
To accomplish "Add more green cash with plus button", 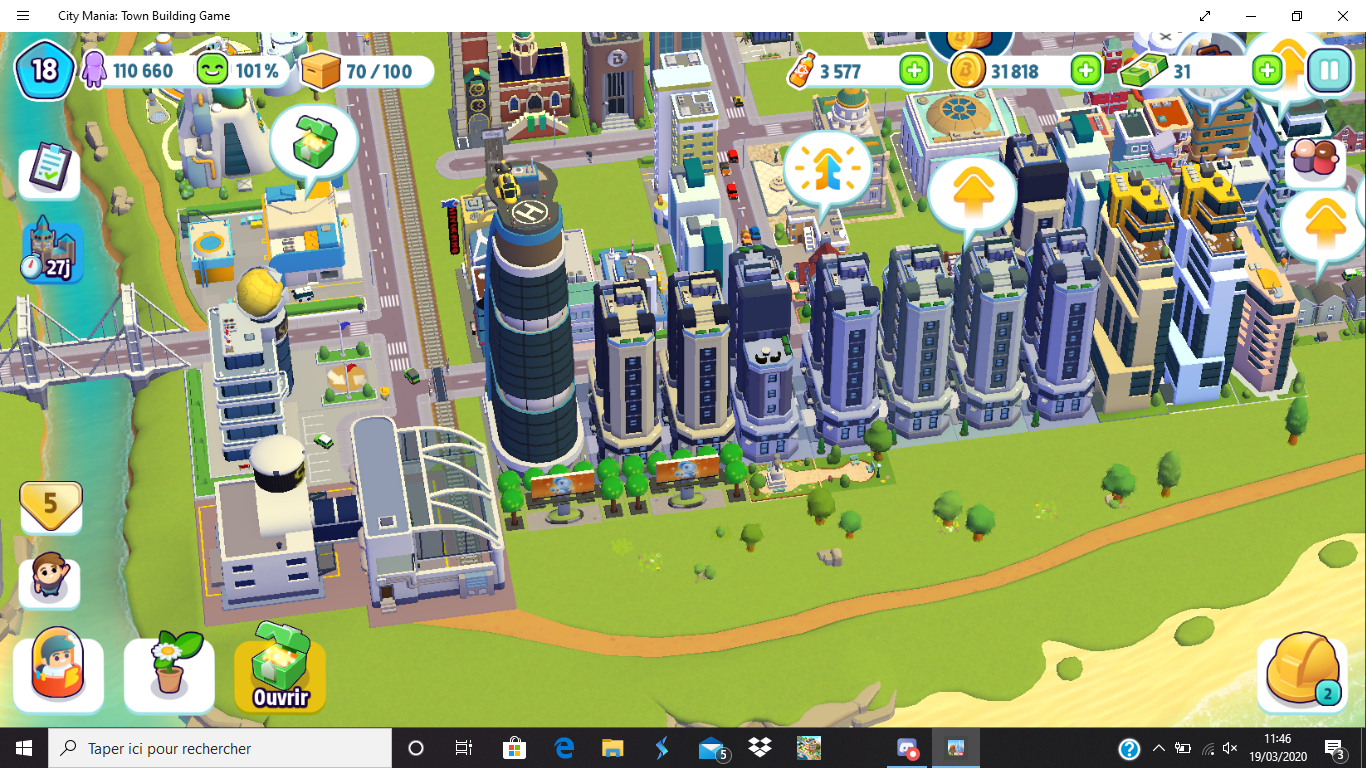I will [1267, 70].
